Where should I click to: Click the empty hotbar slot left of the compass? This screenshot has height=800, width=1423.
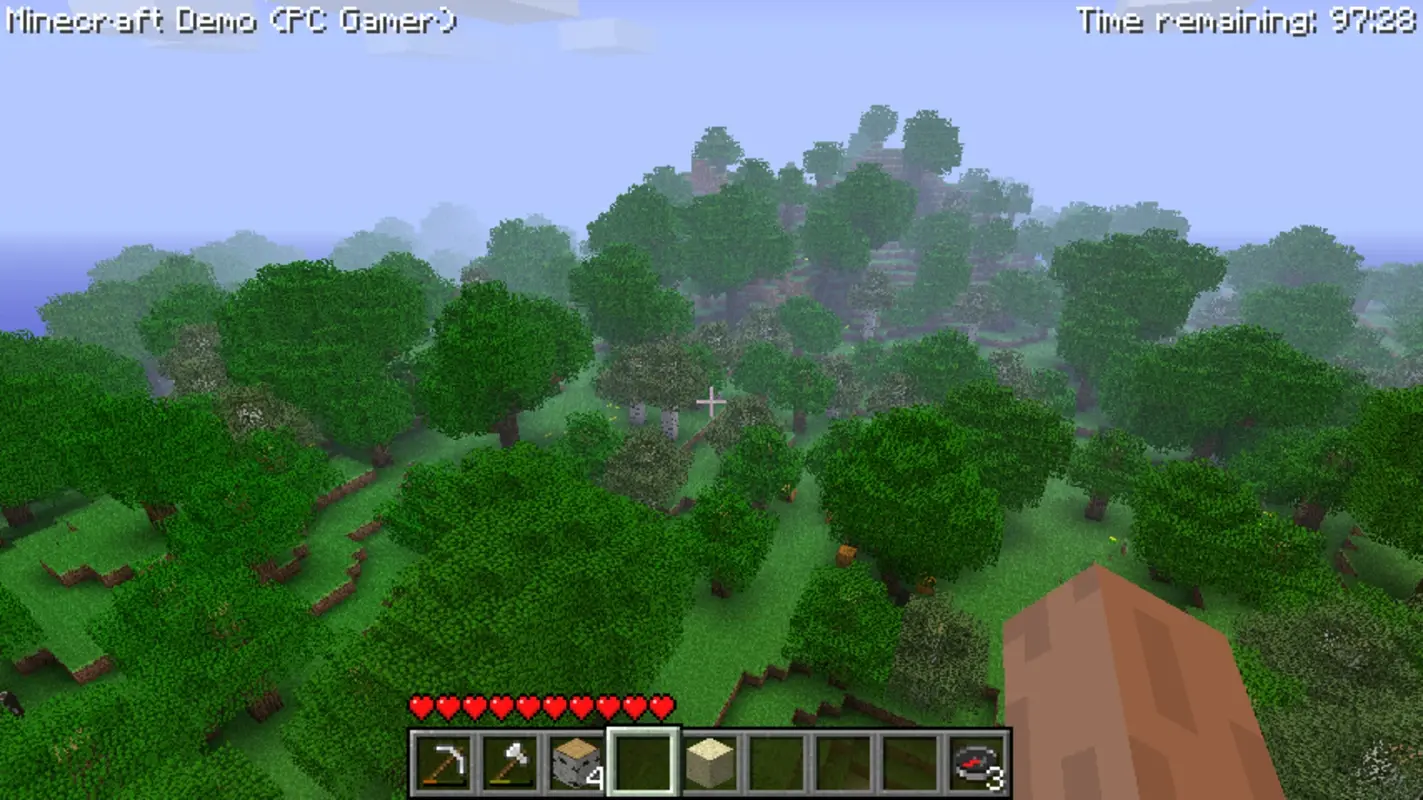[910, 762]
